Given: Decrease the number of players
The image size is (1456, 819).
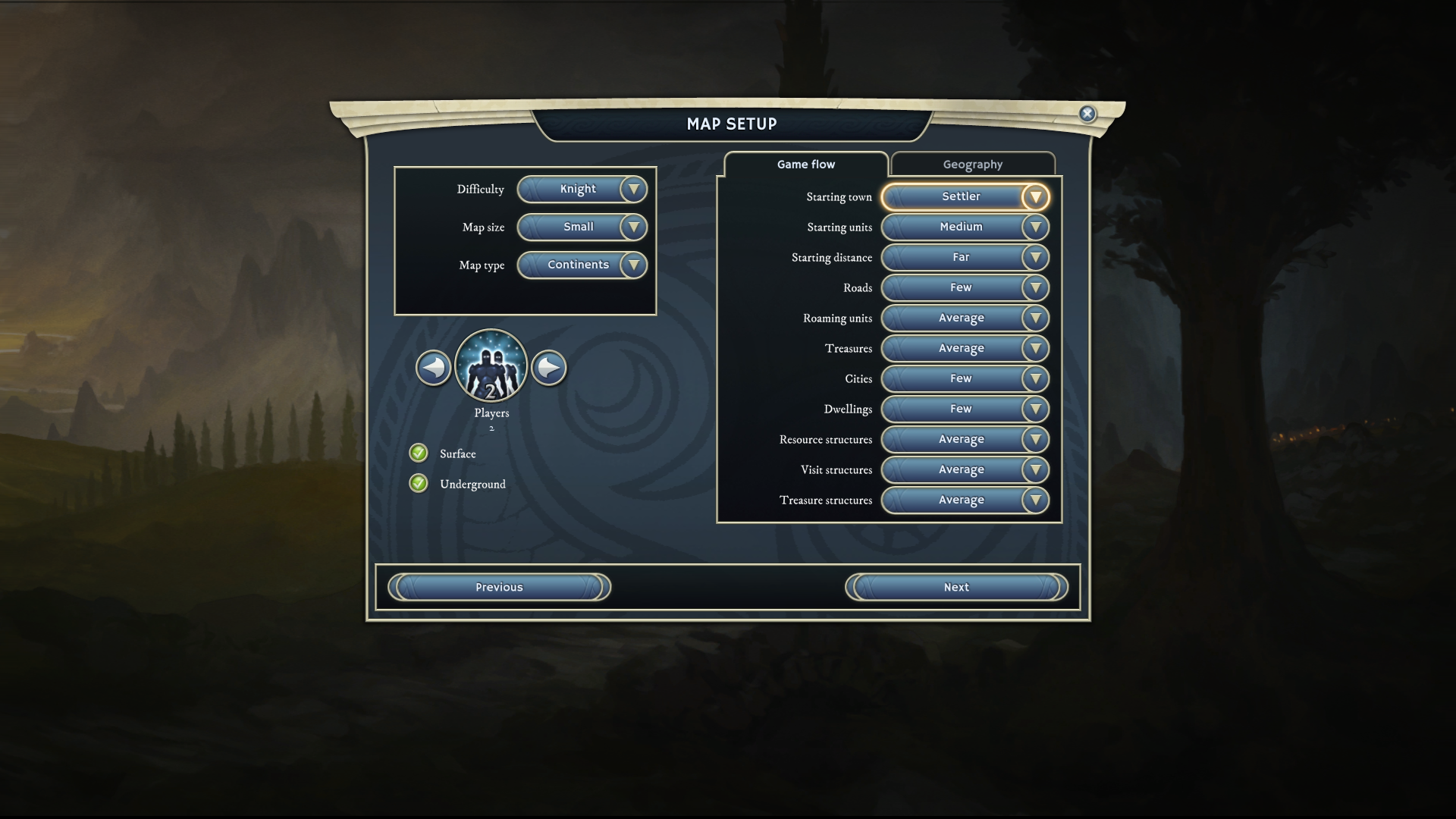Looking at the screenshot, I should (x=434, y=368).
